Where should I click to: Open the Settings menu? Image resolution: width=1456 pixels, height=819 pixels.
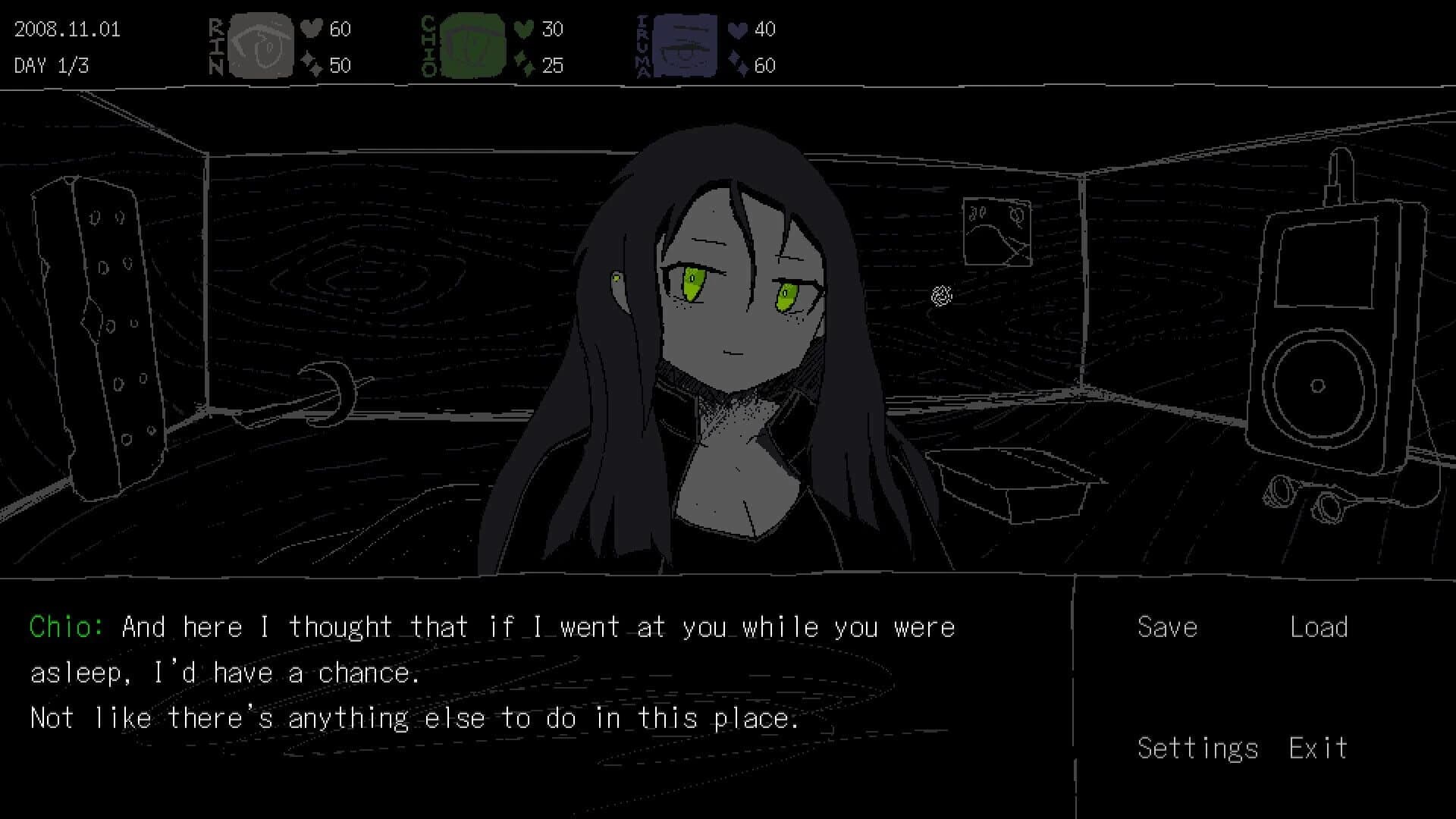click(x=1197, y=748)
